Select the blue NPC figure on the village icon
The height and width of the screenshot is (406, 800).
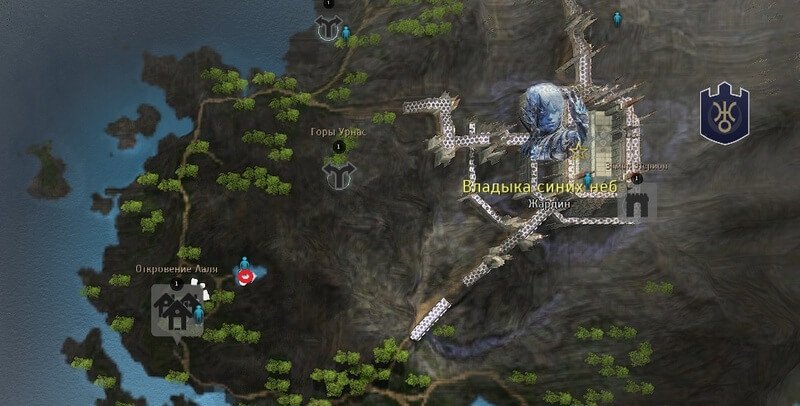point(198,312)
